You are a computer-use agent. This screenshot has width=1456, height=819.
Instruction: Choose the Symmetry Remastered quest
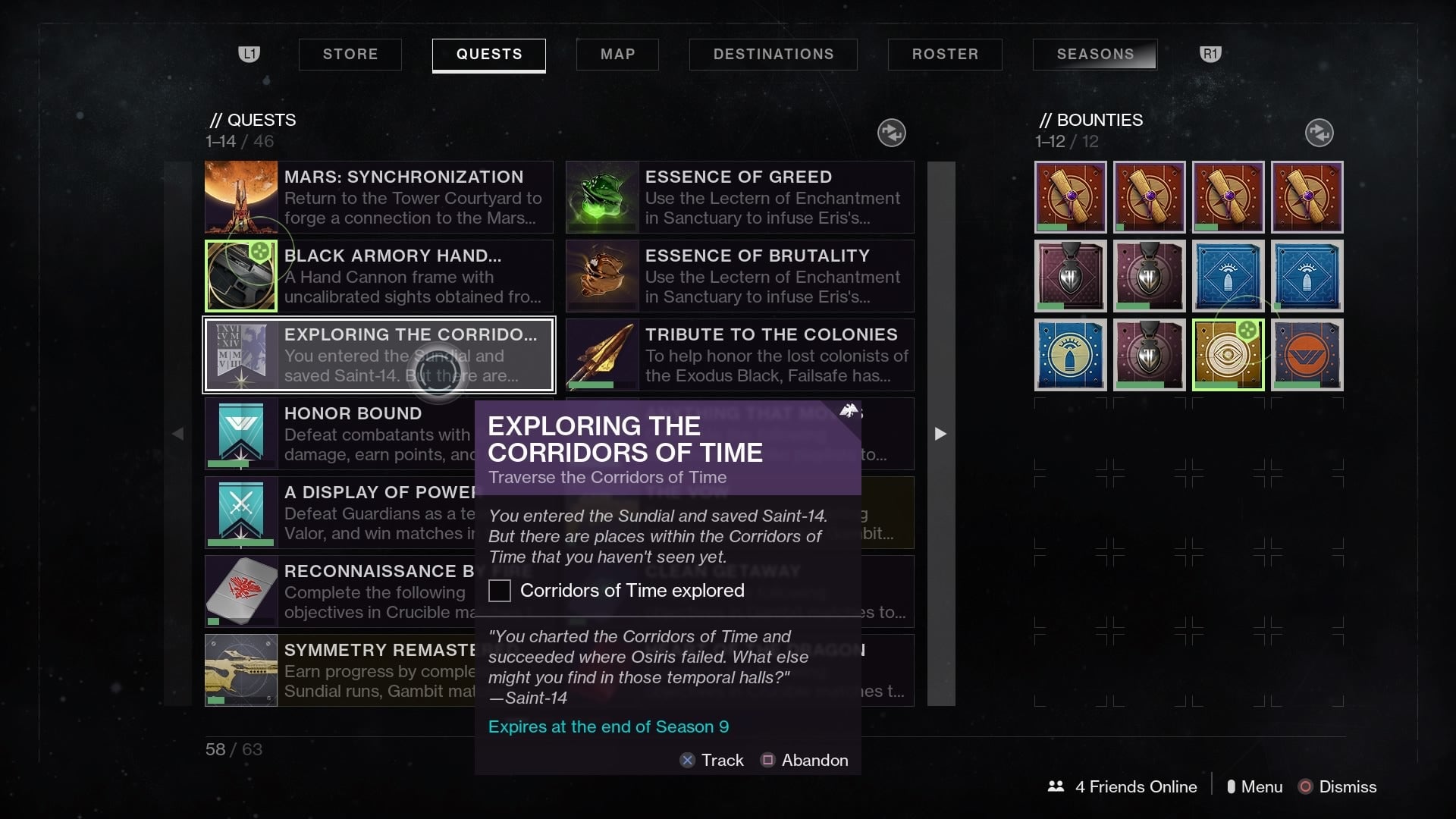339,670
